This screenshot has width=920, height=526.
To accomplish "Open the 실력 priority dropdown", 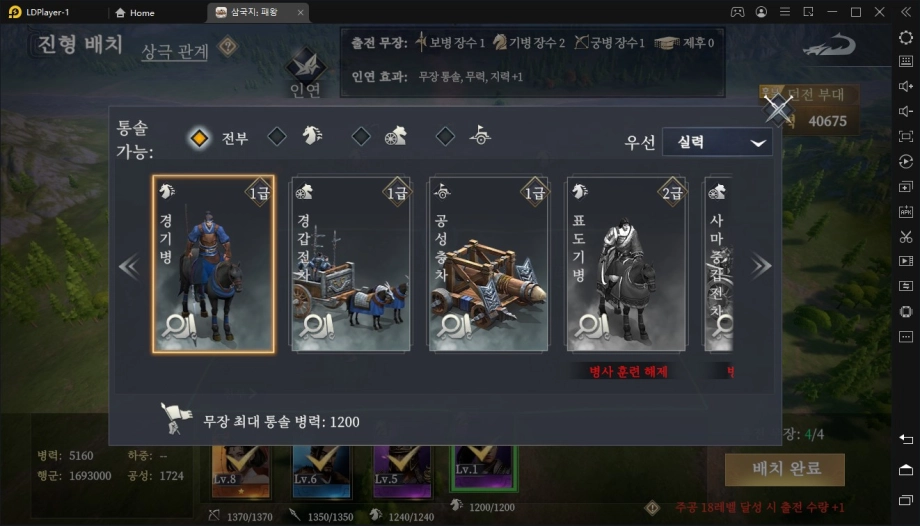I will pyautogui.click(x=716, y=142).
